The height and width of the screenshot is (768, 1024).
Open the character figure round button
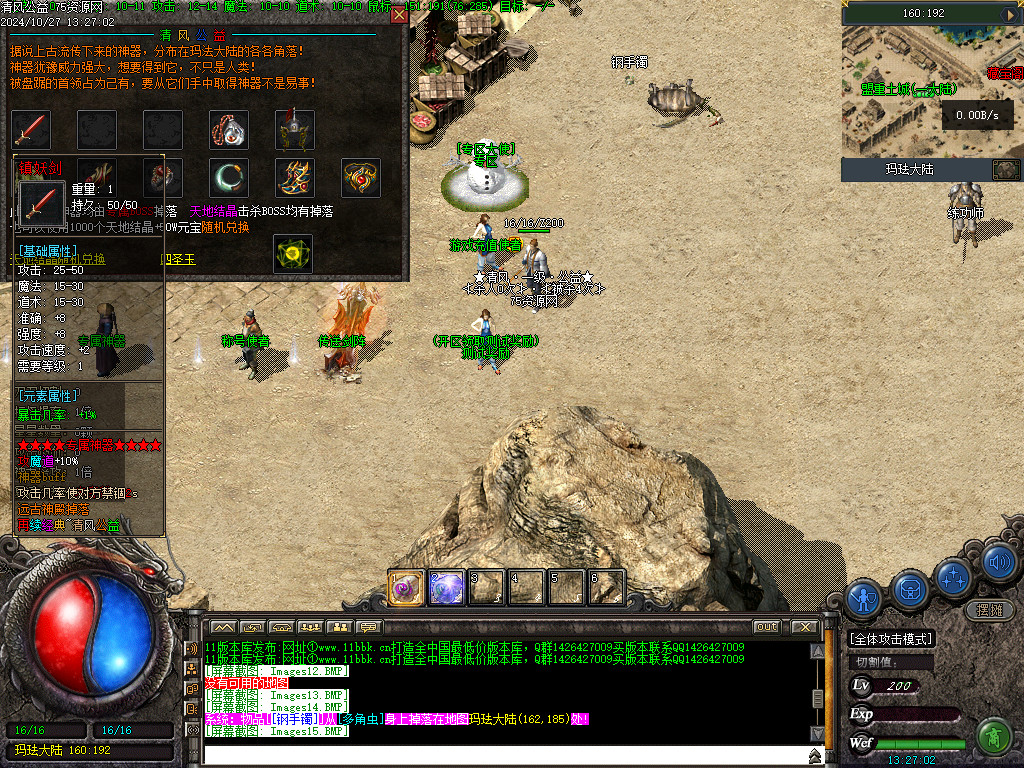863,598
